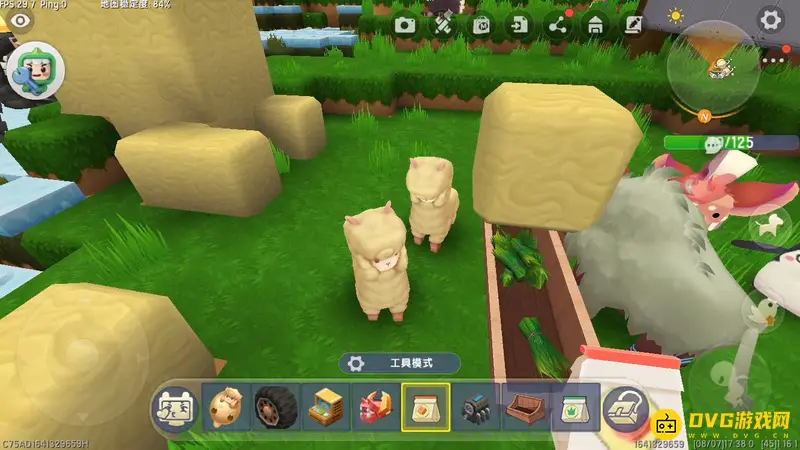
Task: Toggle the 工具模式 tool mode button
Action: (400, 364)
